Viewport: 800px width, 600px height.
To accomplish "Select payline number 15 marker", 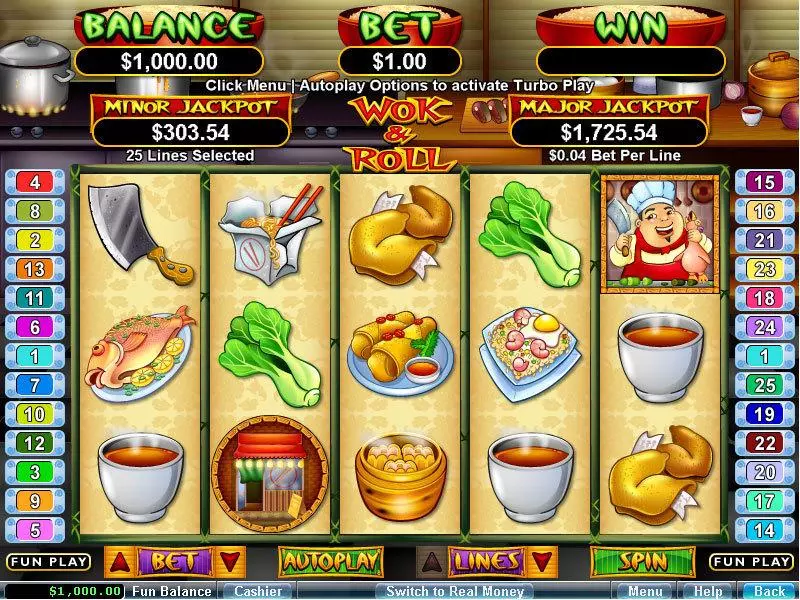I will pos(764,183).
